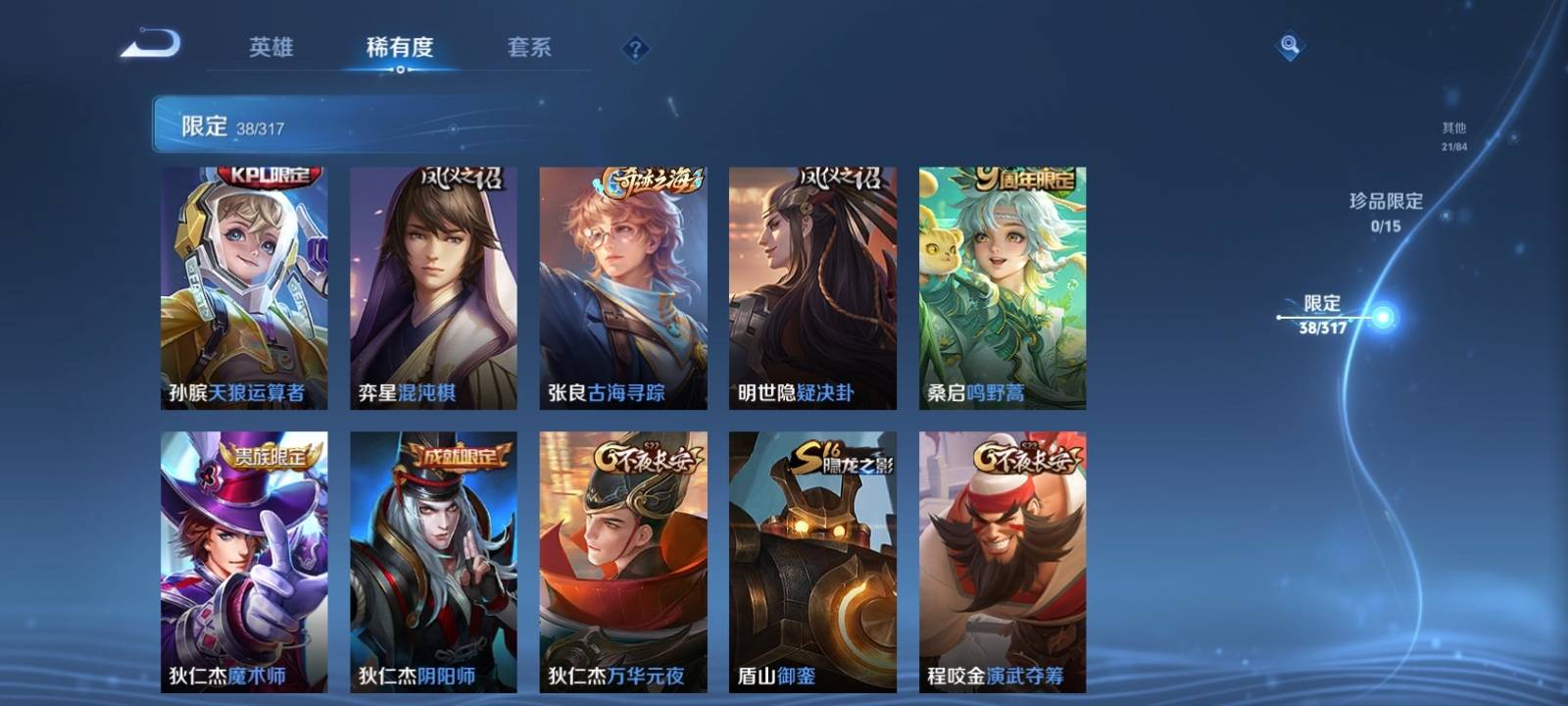Open the question mark help icon
This screenshot has width=1568, height=706.
635,48
